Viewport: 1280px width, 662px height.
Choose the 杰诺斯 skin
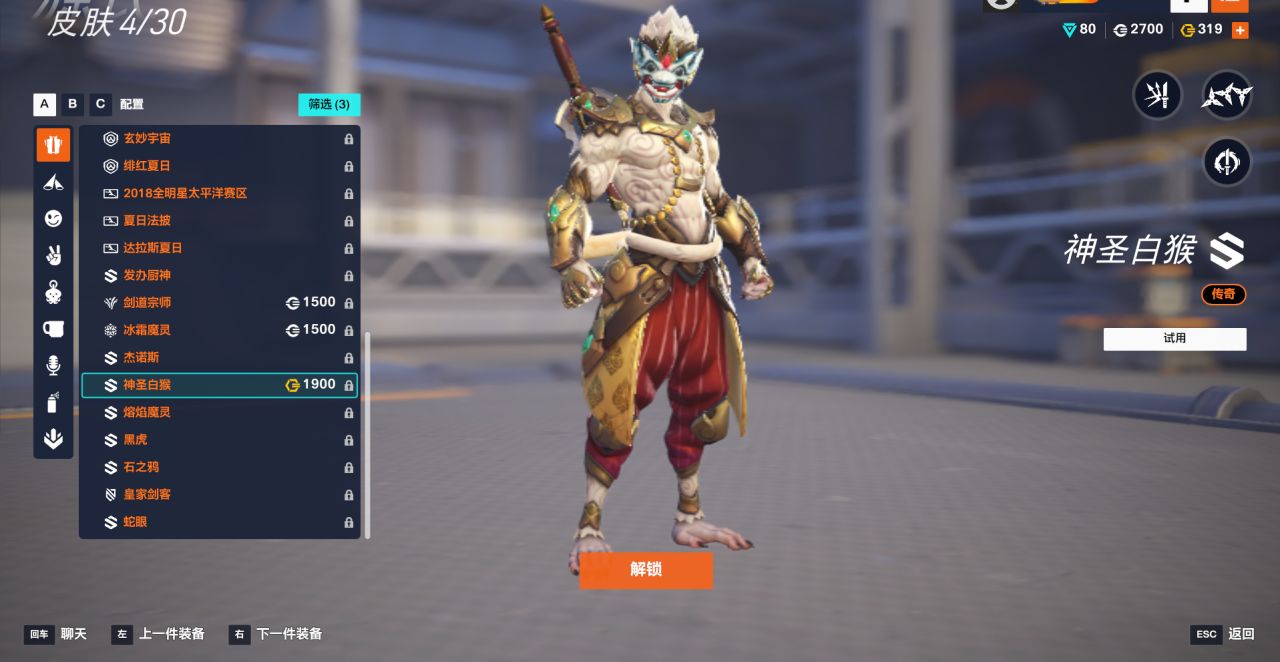point(141,358)
